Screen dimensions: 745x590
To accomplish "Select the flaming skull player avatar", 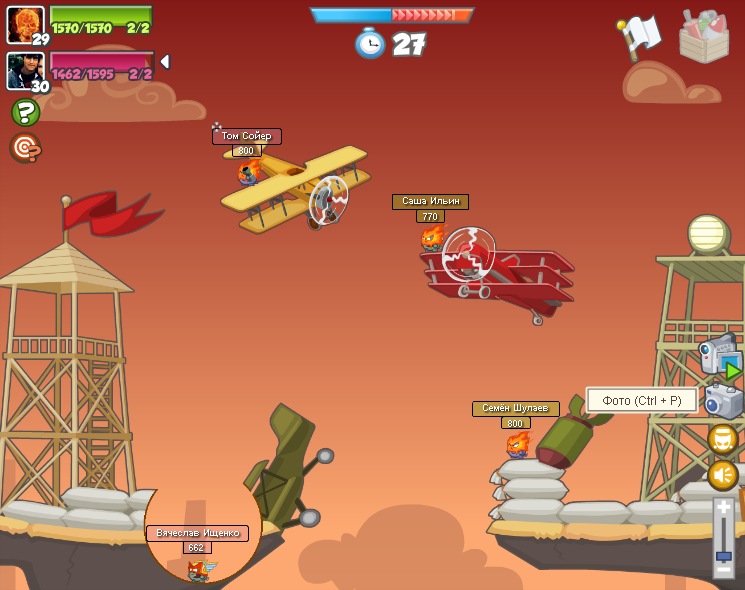I will (25, 22).
